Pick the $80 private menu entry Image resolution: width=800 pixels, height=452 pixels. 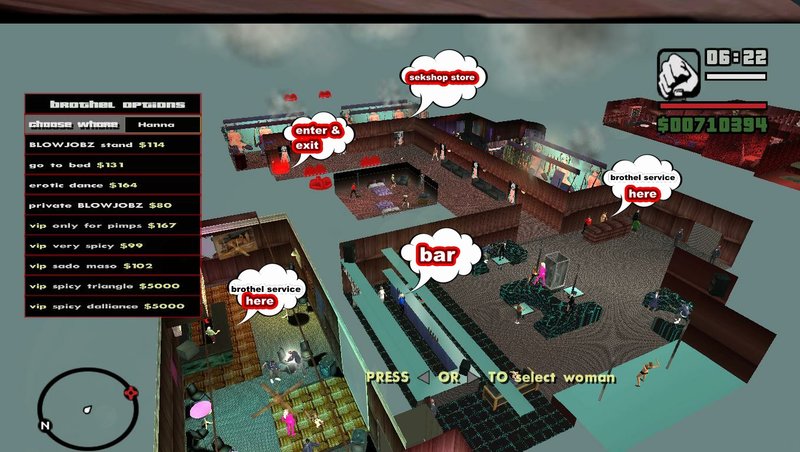(112, 205)
